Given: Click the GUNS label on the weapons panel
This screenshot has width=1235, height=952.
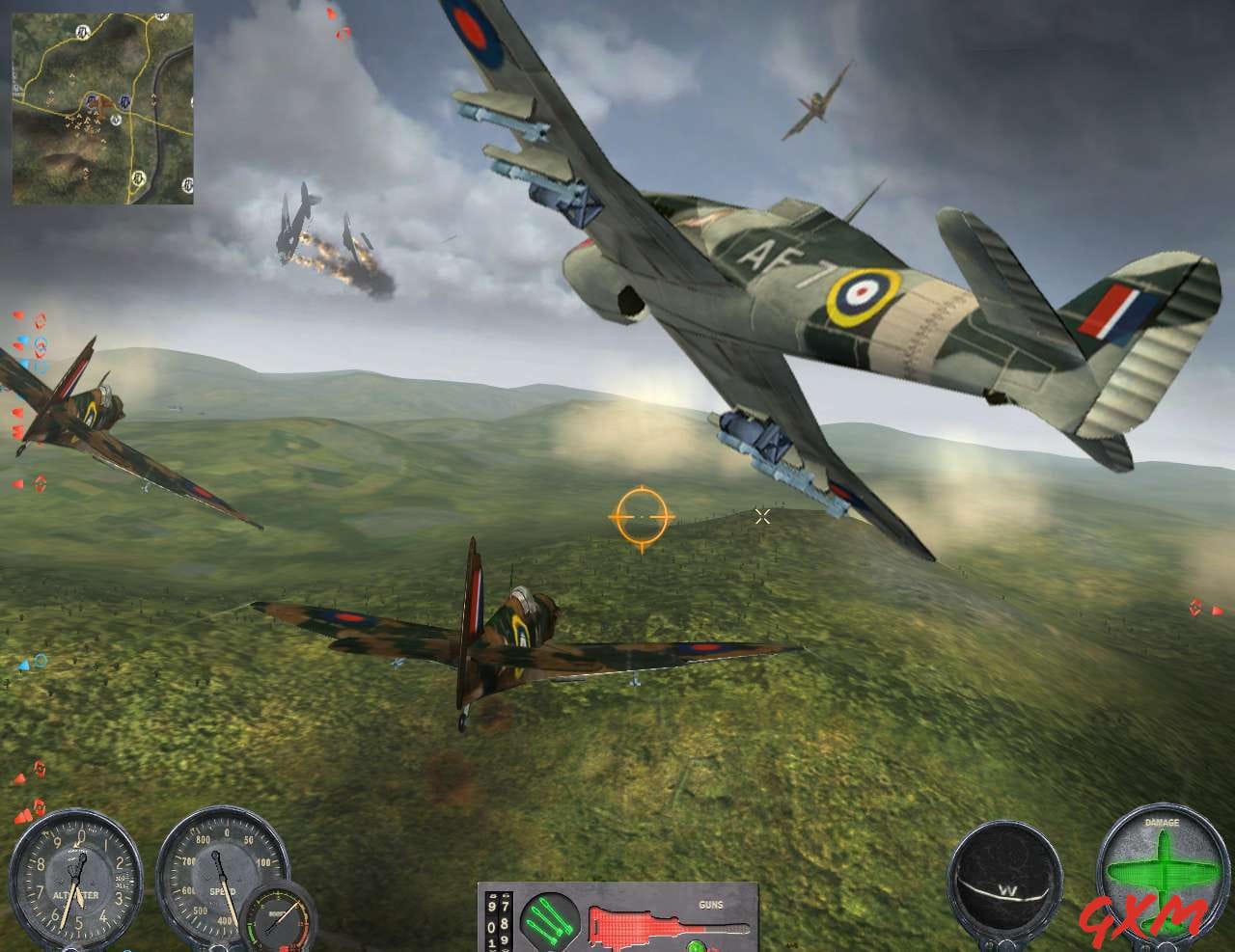Looking at the screenshot, I should click(x=711, y=905).
